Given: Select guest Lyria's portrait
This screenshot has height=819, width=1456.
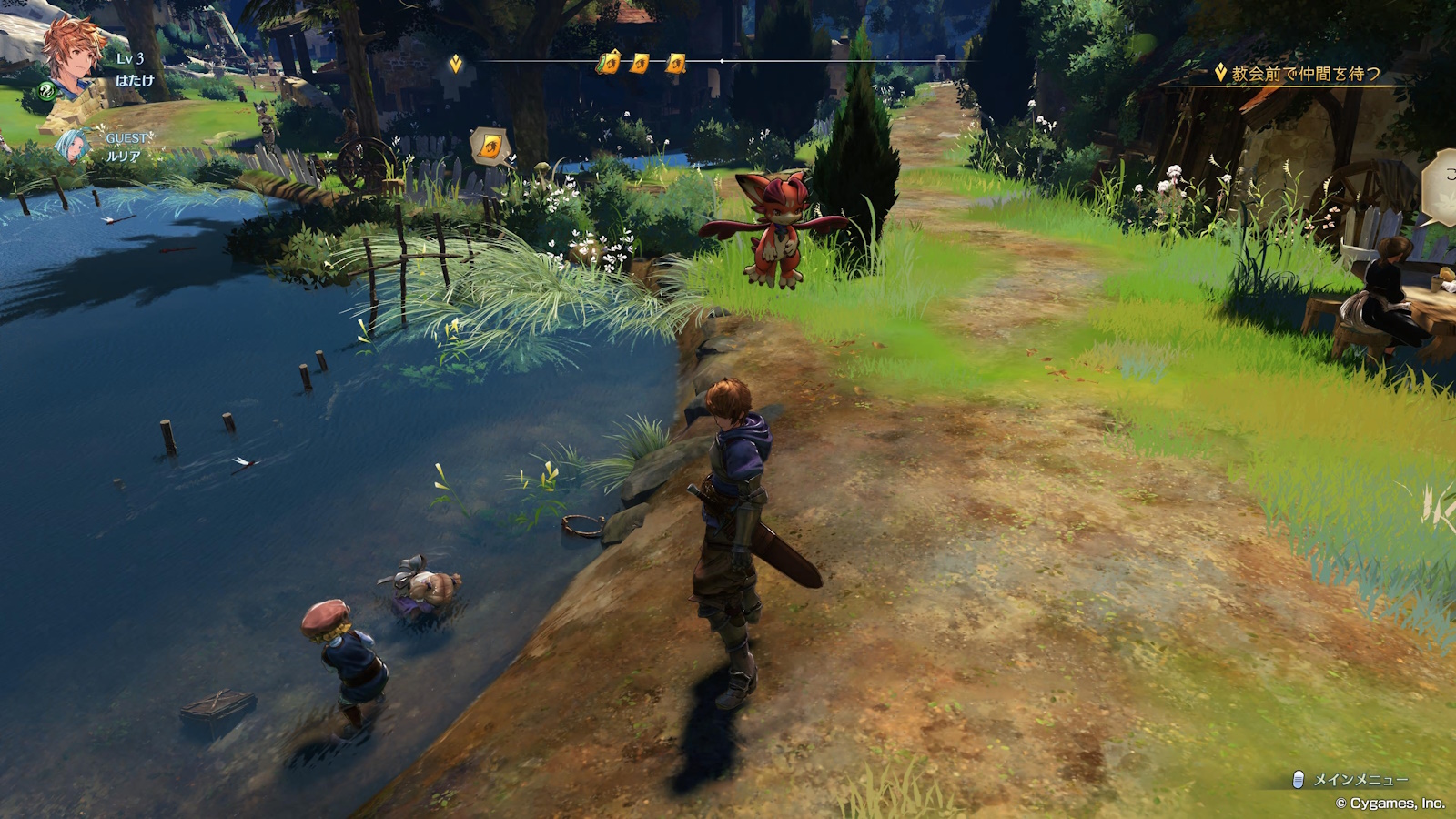Looking at the screenshot, I should point(73,146).
